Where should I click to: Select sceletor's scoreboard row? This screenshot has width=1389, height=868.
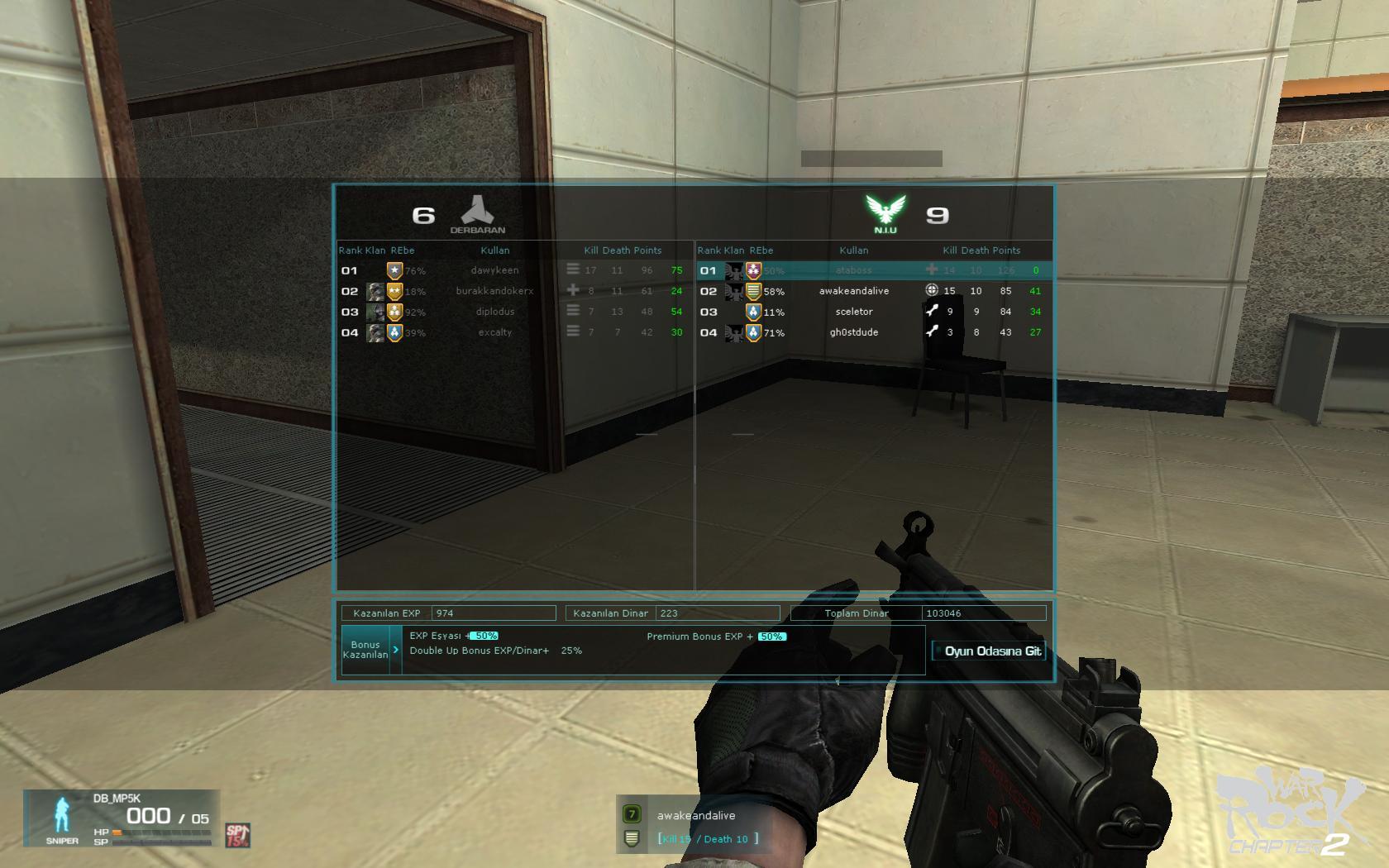click(854, 312)
